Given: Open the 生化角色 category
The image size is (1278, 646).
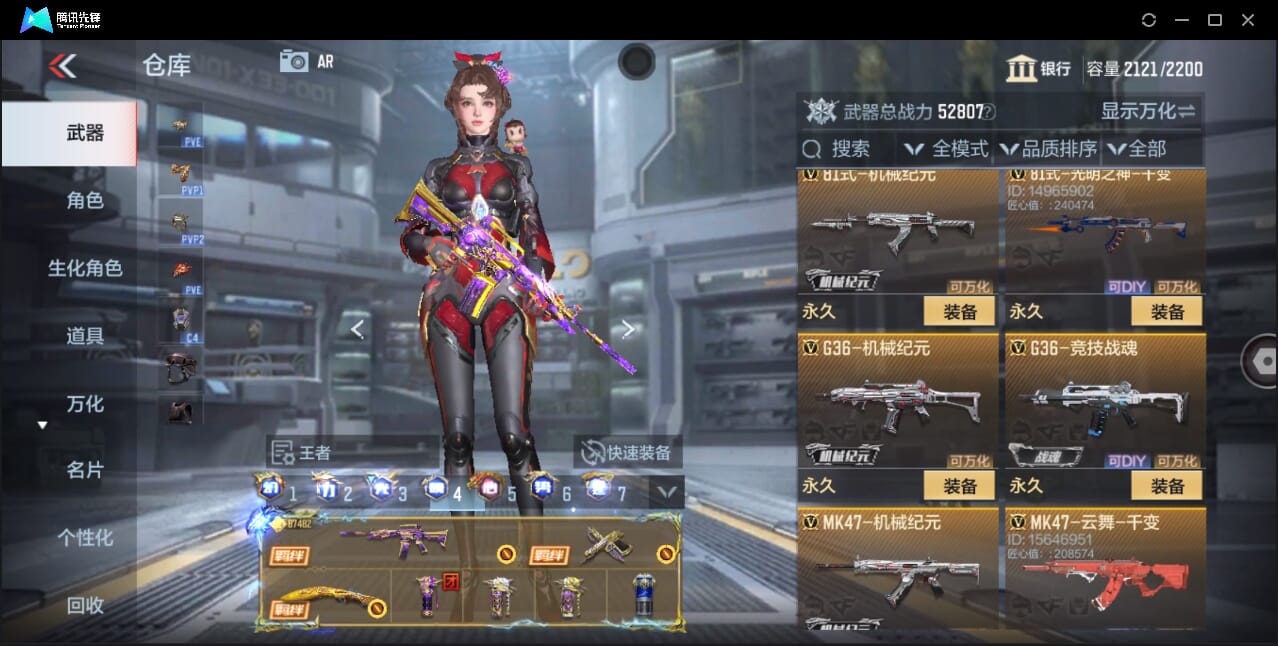Looking at the screenshot, I should point(84,268).
